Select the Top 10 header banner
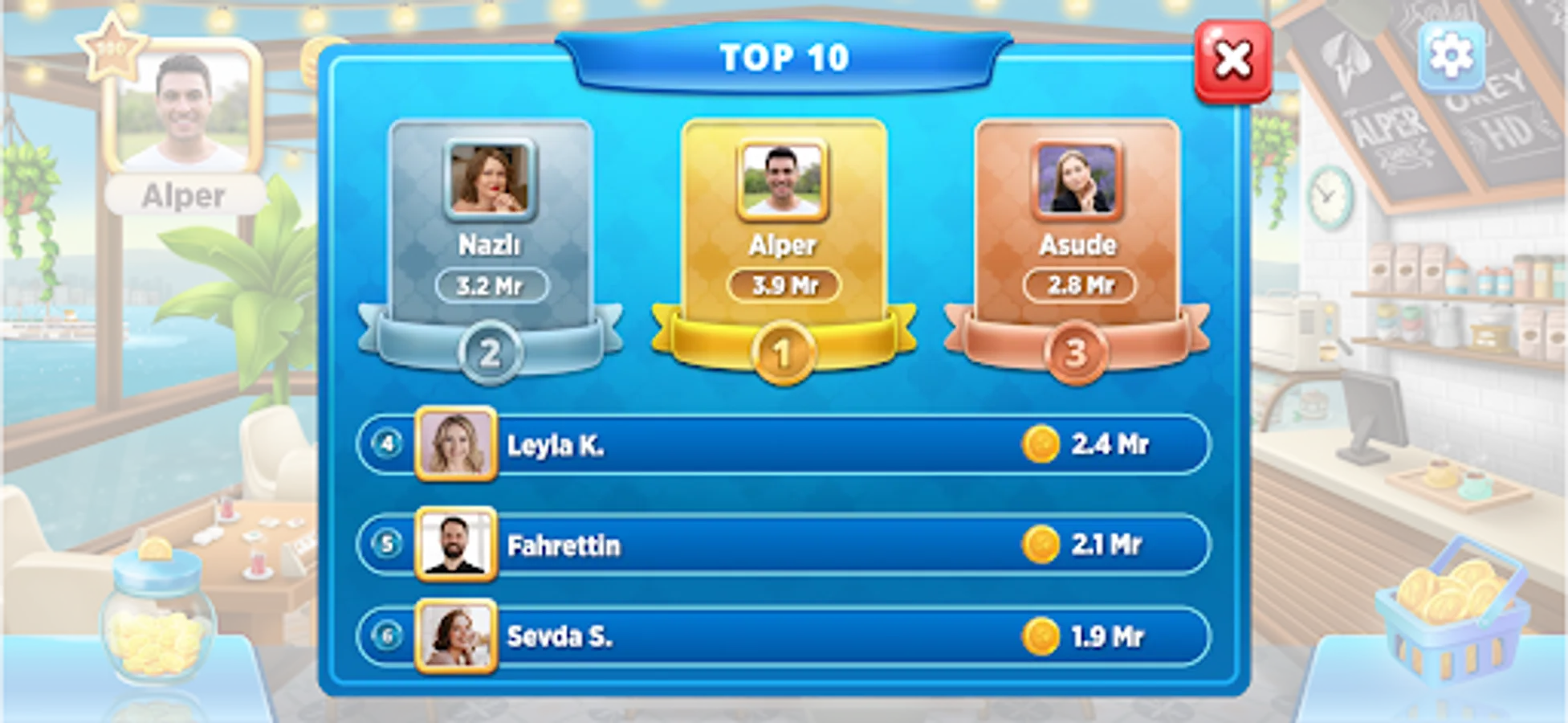This screenshot has height=723, width=1568. point(783,58)
